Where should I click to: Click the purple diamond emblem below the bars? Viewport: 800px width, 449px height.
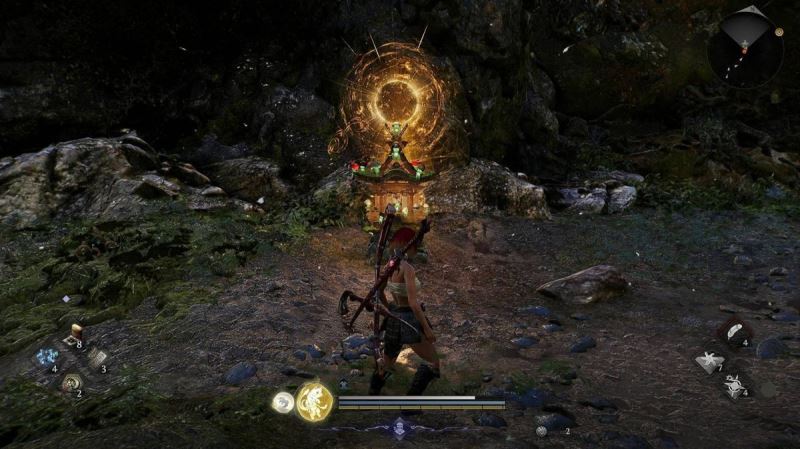(x=400, y=426)
